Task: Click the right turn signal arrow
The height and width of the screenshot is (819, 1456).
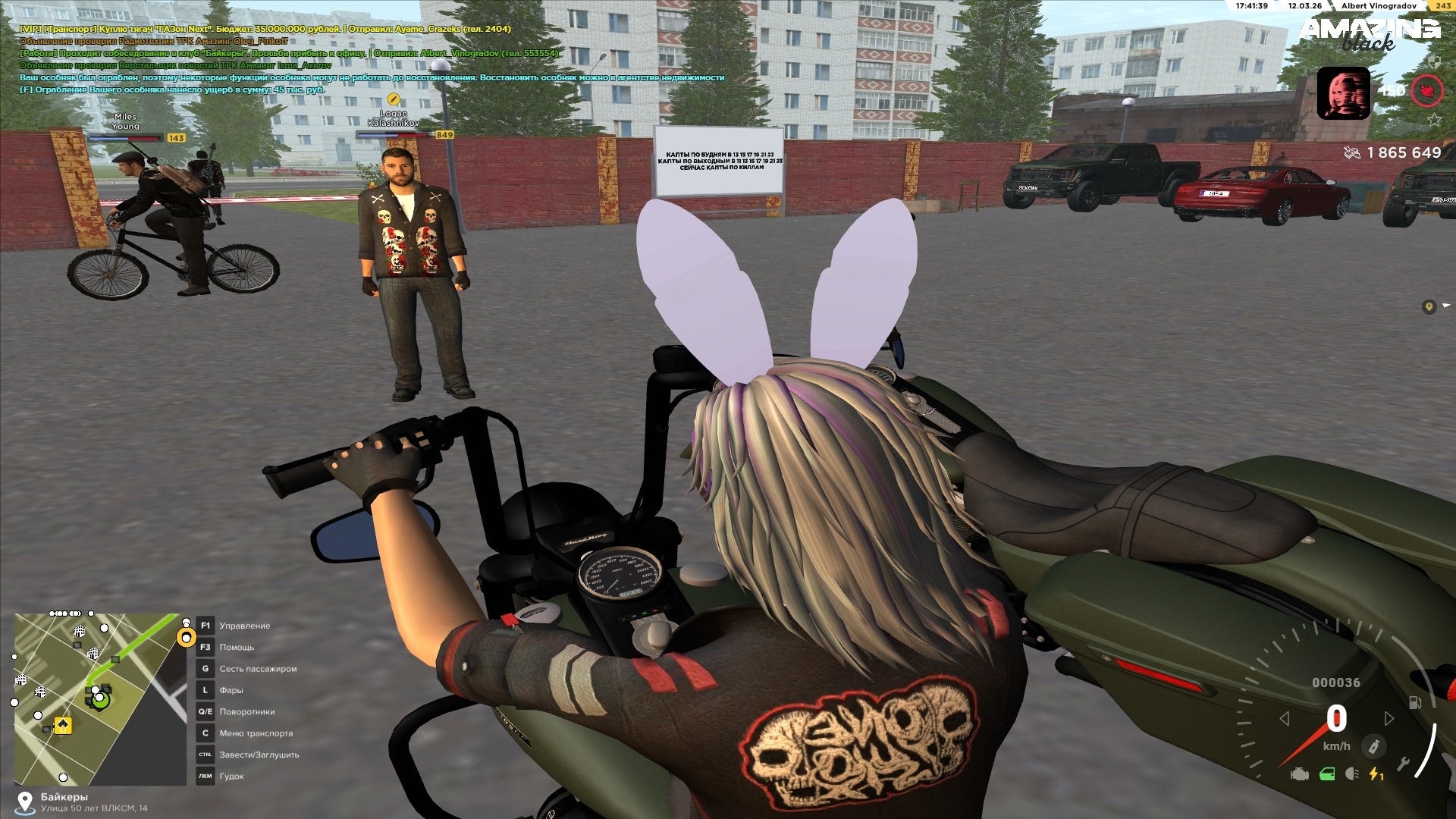Action: (1389, 718)
